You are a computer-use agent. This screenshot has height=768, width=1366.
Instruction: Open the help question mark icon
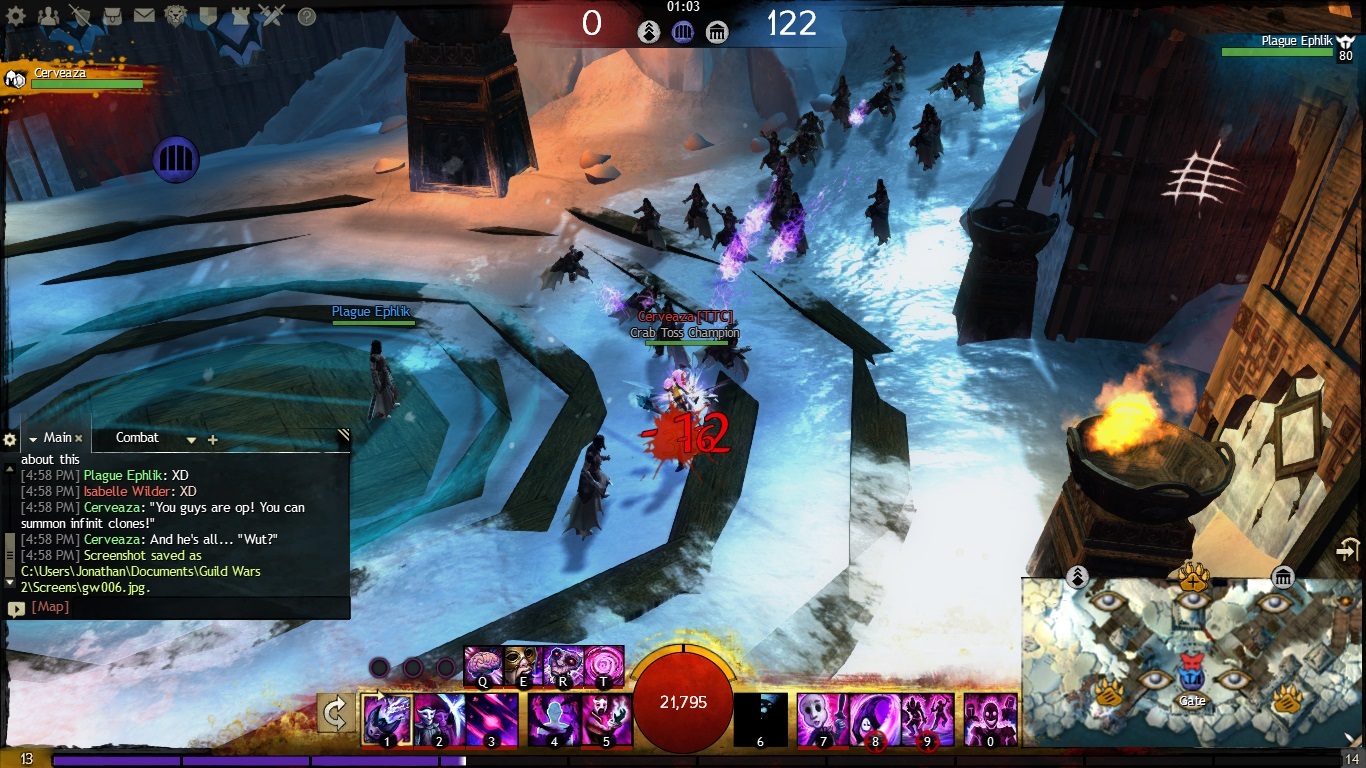[307, 16]
